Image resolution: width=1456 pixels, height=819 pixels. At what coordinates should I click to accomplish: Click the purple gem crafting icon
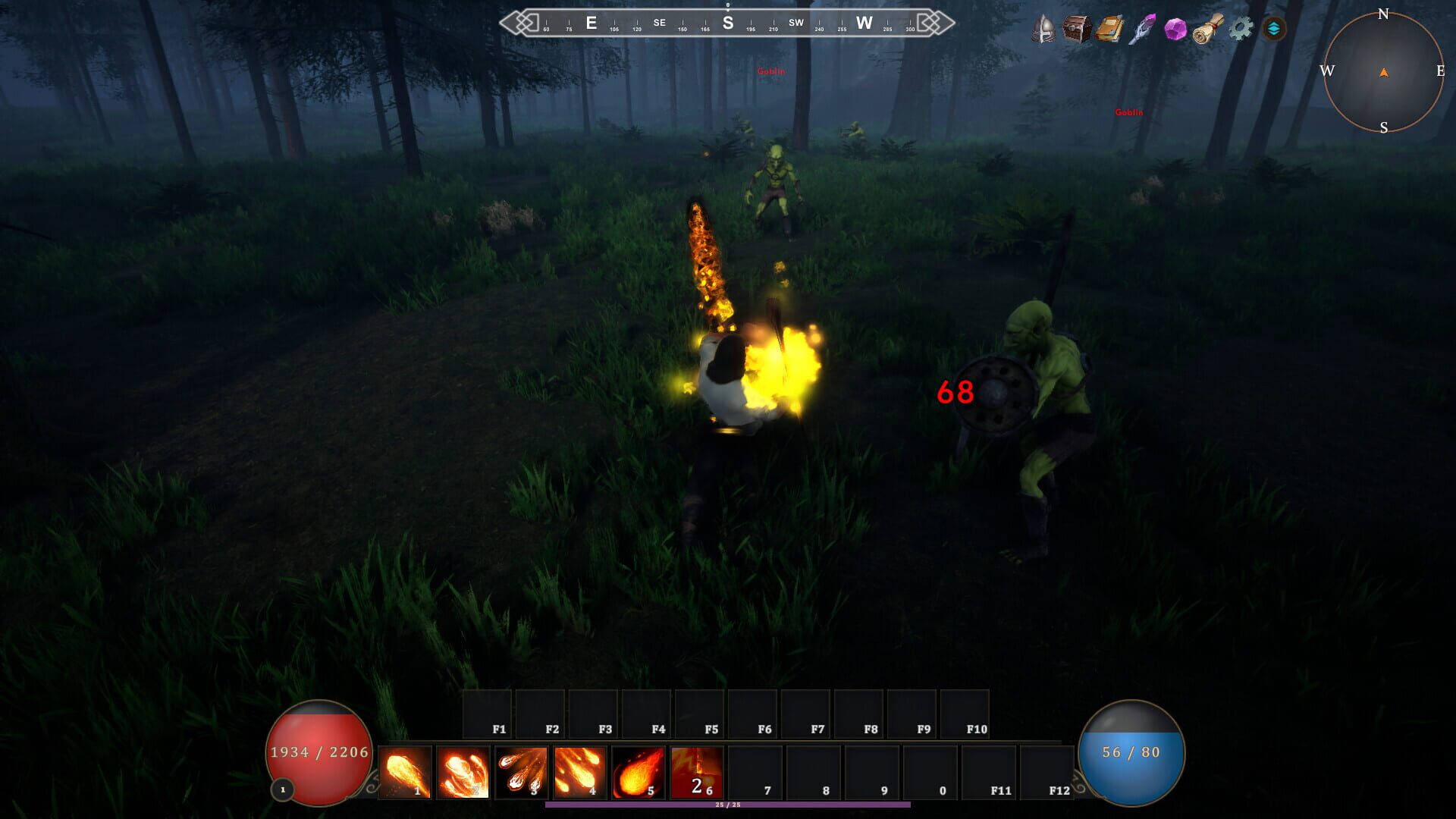click(x=1175, y=29)
